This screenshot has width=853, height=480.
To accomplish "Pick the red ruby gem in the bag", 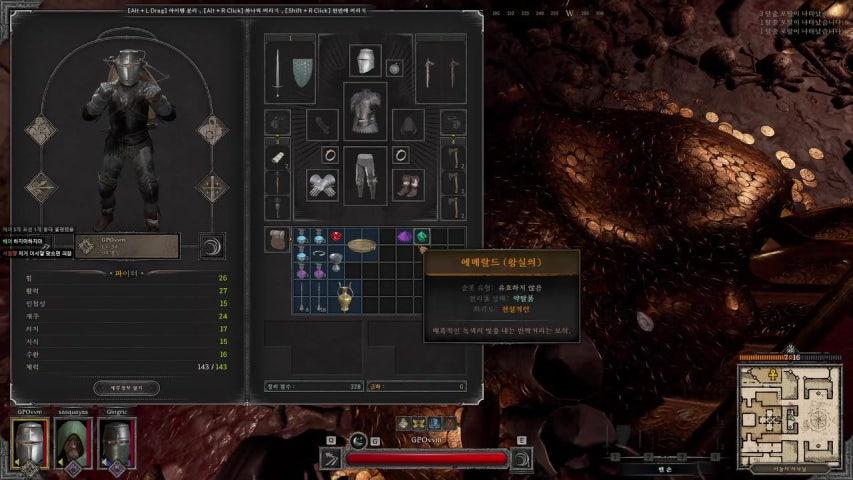I will (x=336, y=237).
